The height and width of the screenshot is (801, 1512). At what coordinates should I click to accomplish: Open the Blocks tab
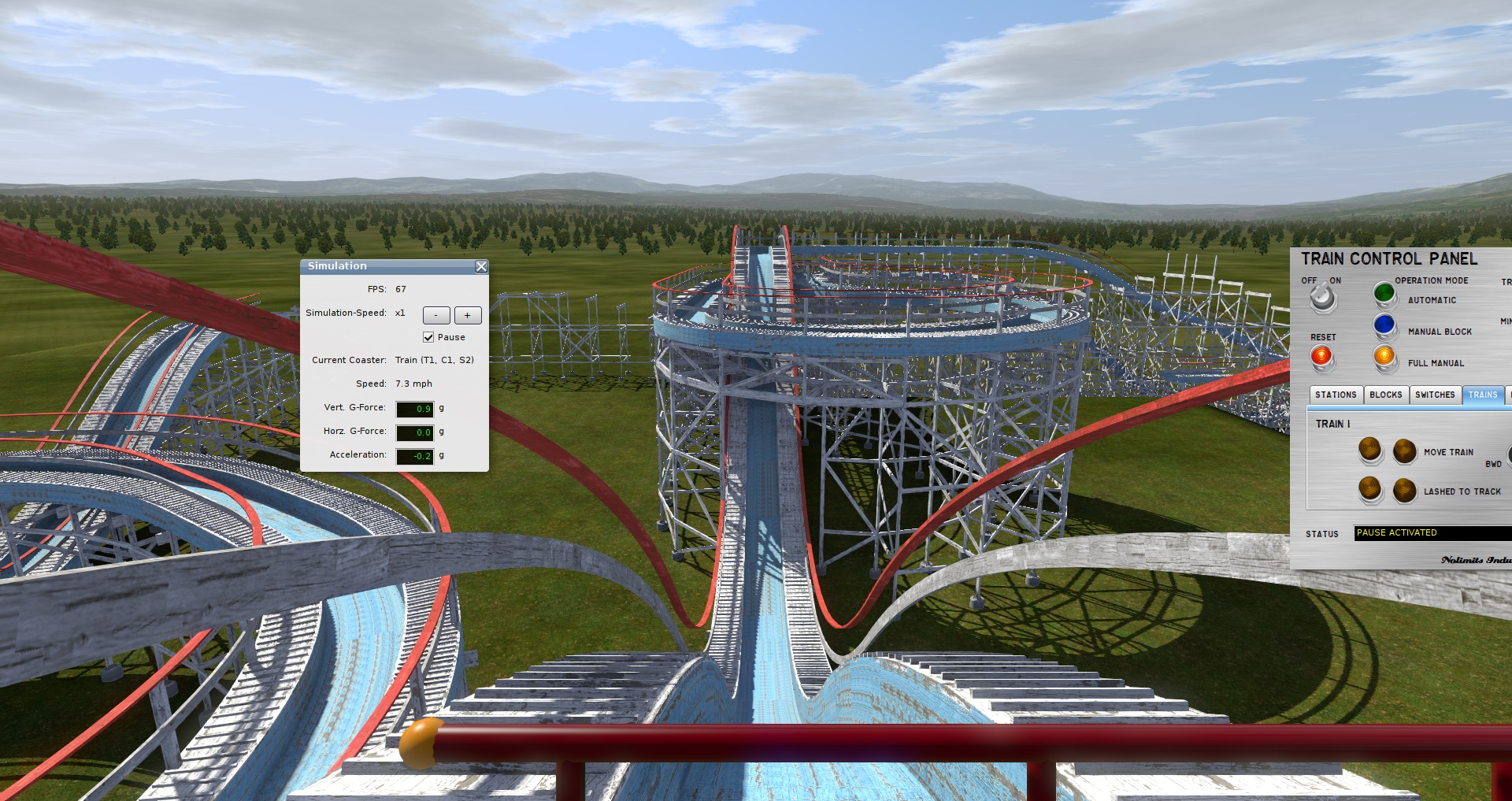tap(1386, 395)
